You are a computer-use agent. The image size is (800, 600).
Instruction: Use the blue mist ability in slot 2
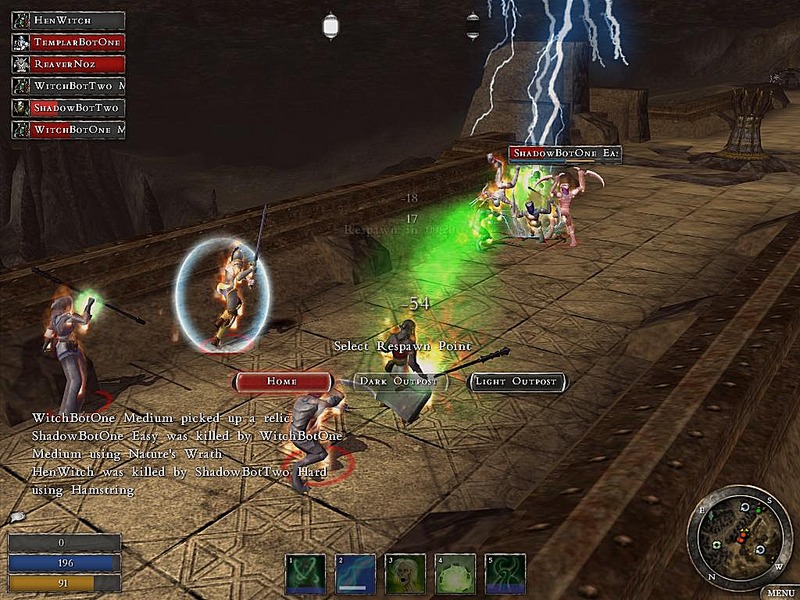pyautogui.click(x=355, y=574)
